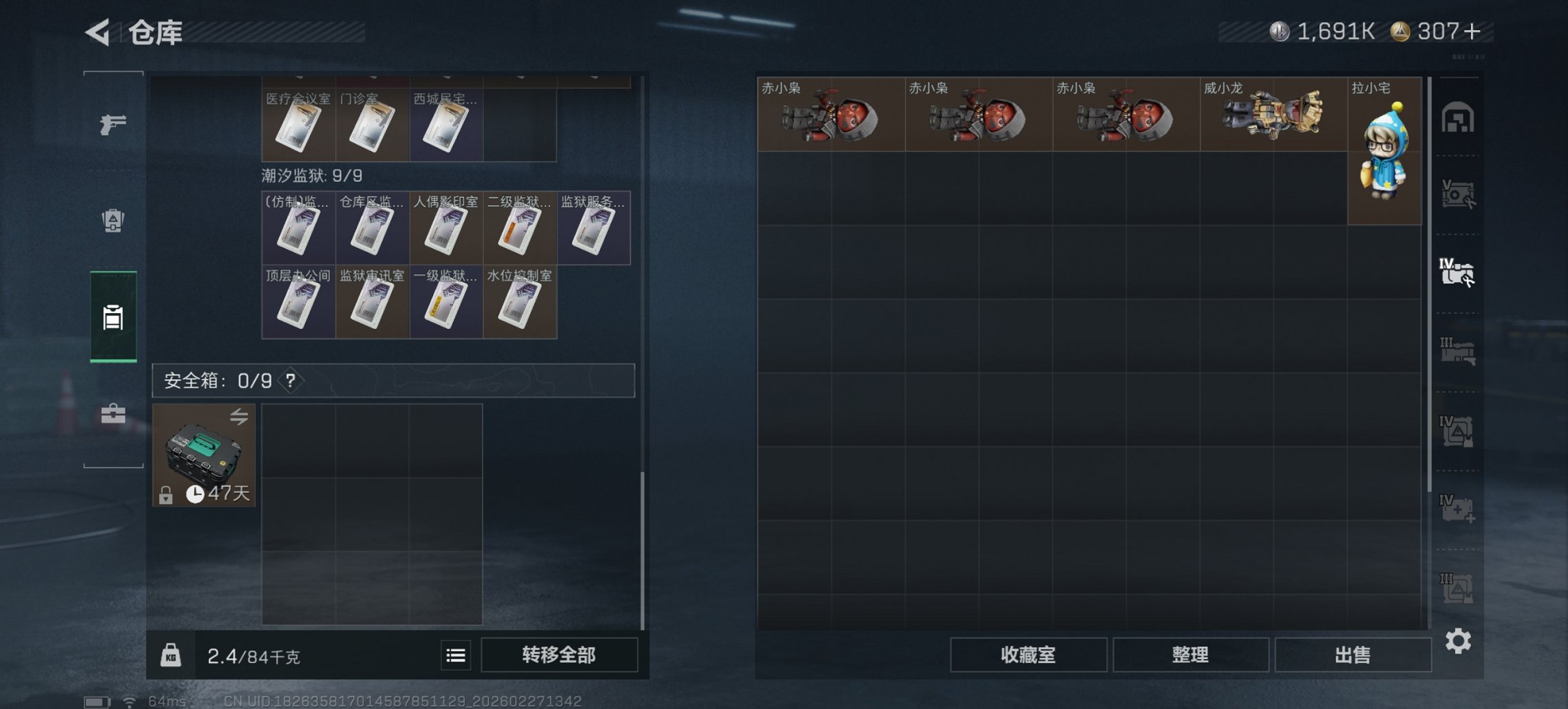
Task: Select the pistol weapons tab icon
Action: pos(113,123)
